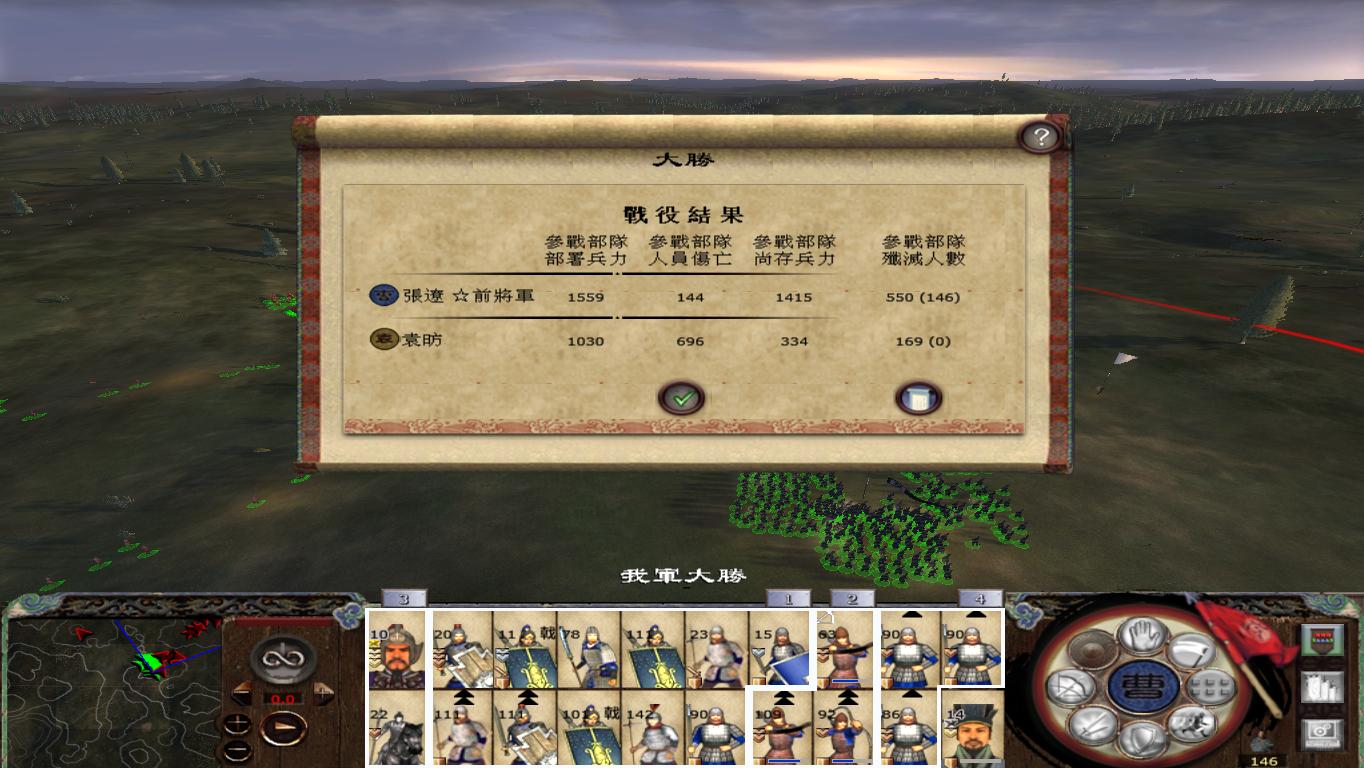Image resolution: width=1364 pixels, height=768 pixels.
Task: Confirm battle results with green checkmark
Action: click(682, 397)
